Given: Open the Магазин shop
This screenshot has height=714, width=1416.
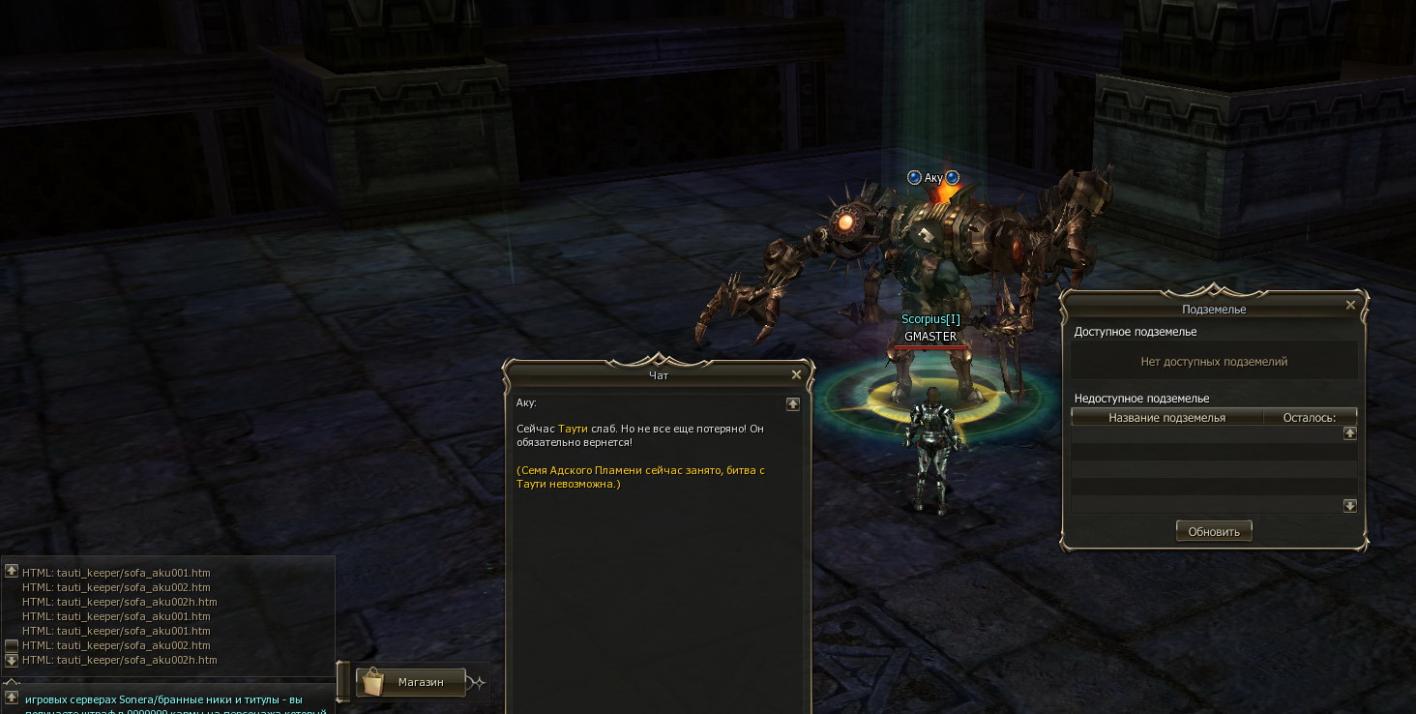Looking at the screenshot, I should click(412, 682).
